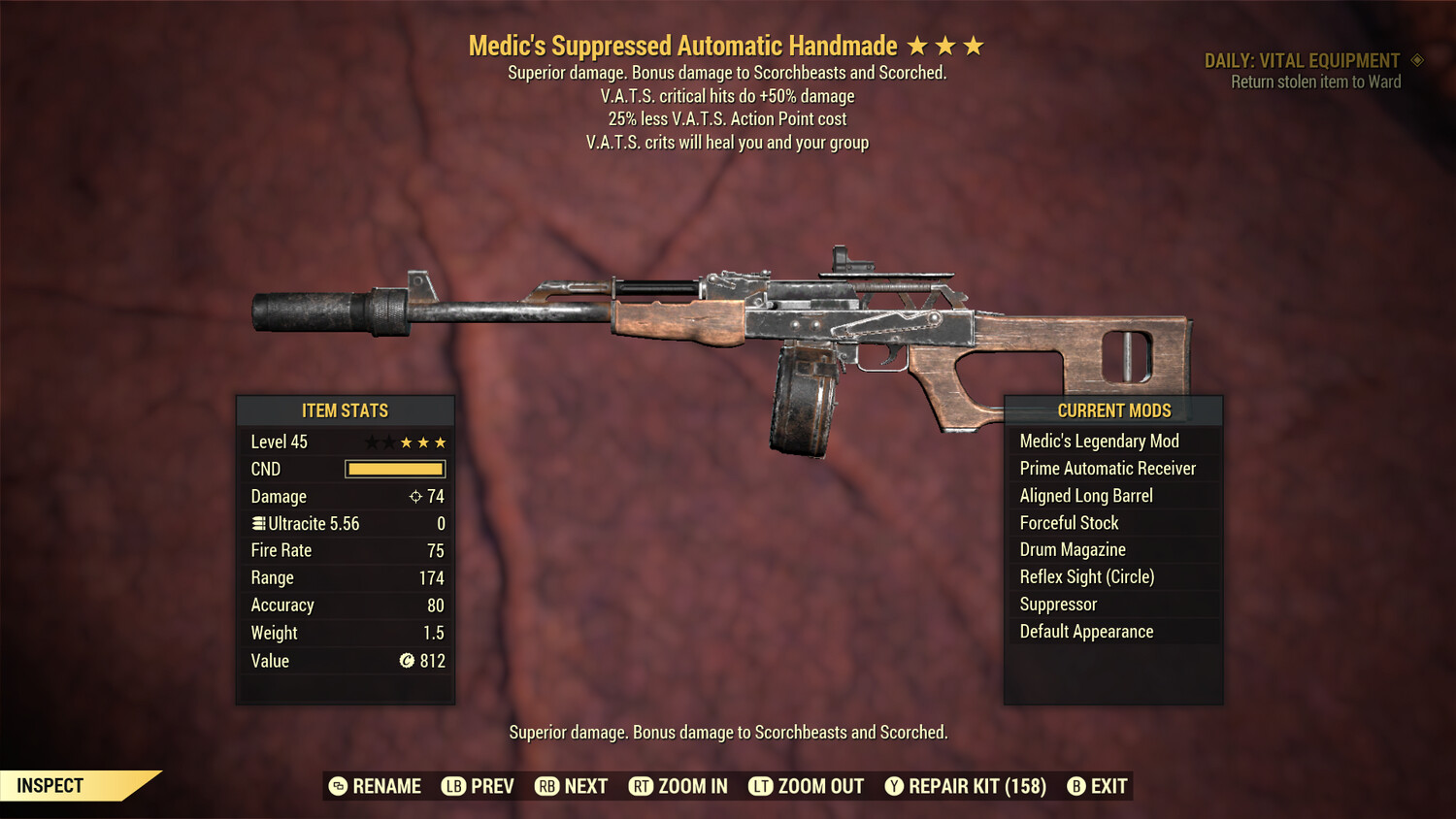Select Prime Automatic Receiver mod entry
1456x819 pixels.
1107,468
